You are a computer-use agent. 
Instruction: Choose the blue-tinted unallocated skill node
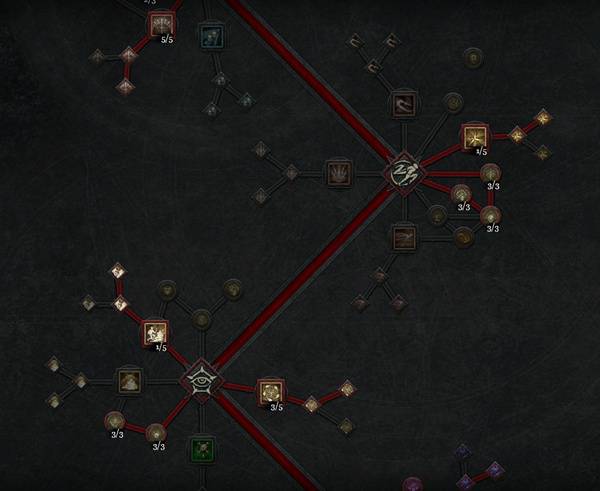210,37
